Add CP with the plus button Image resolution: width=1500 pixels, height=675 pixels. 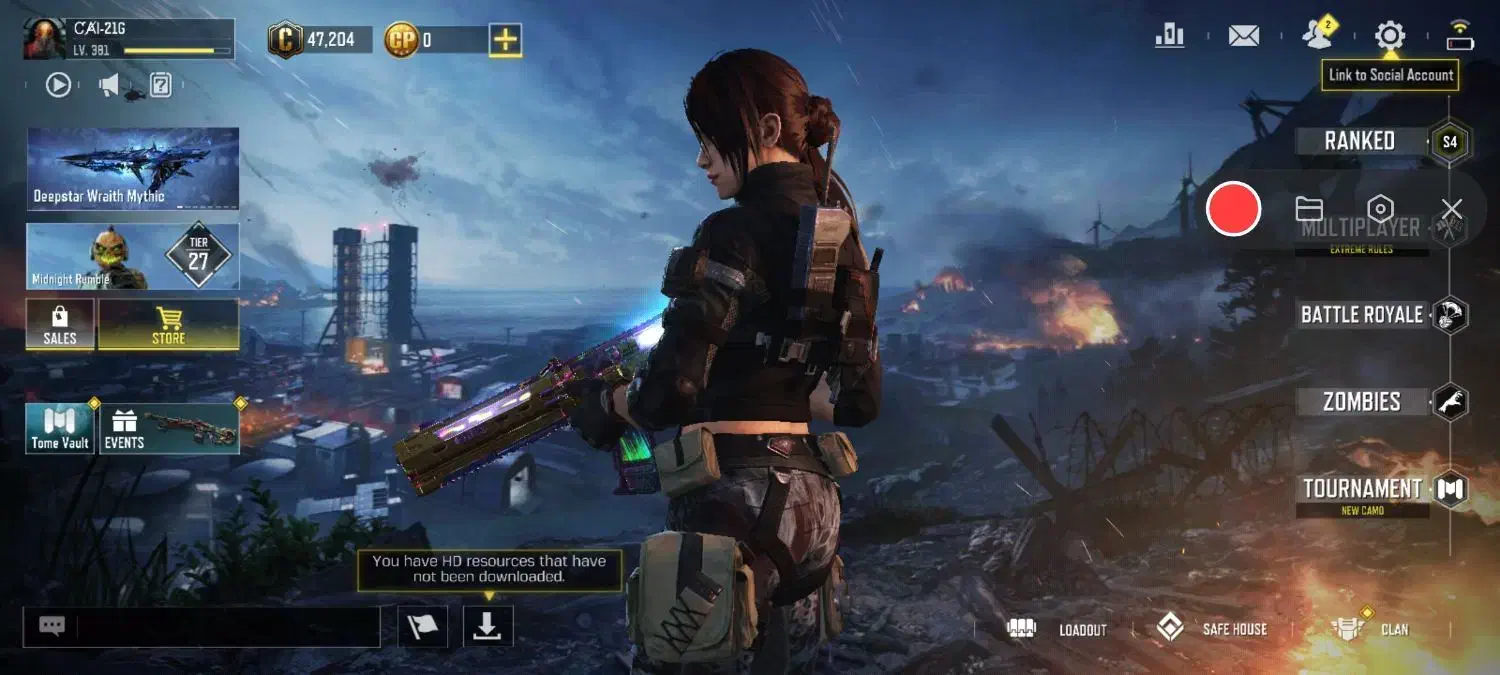click(x=506, y=40)
